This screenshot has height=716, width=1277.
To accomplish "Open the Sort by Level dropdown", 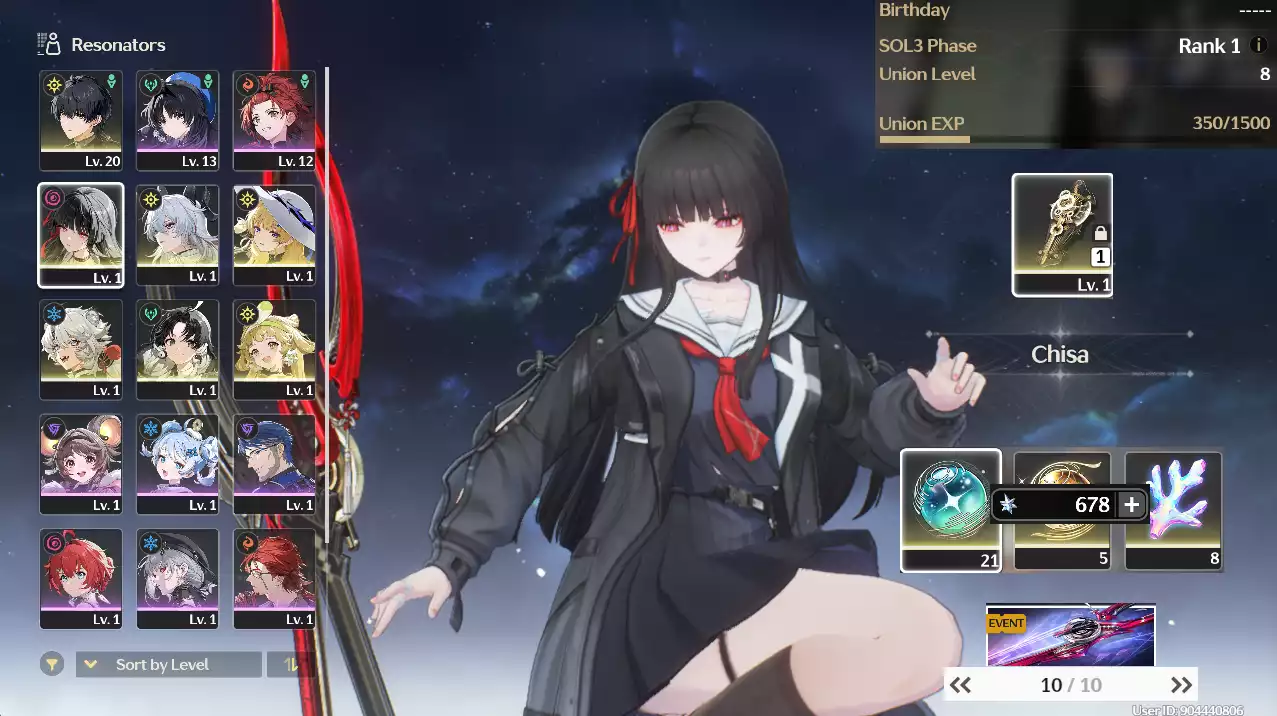I will tap(169, 665).
